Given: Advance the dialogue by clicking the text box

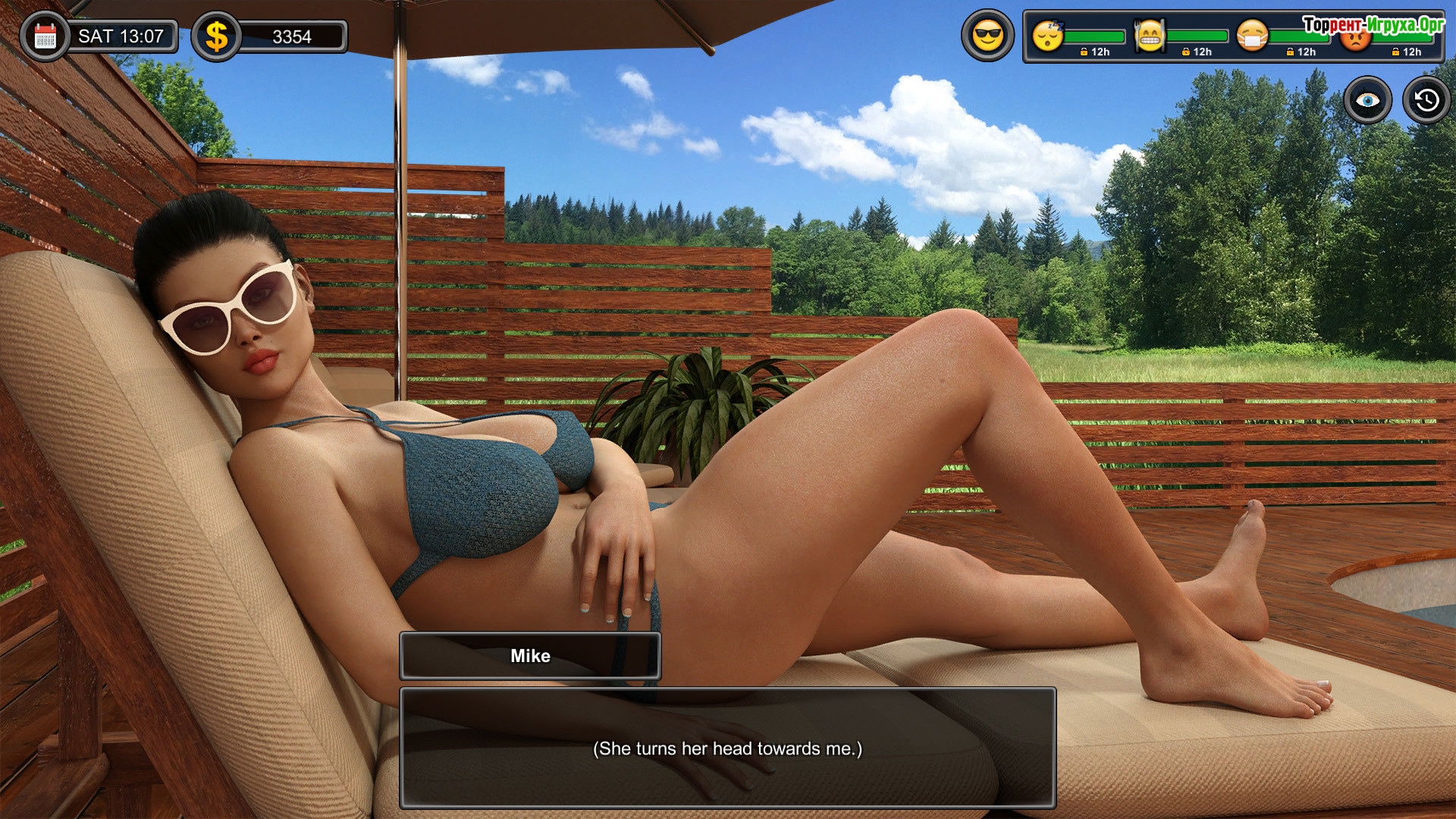Looking at the screenshot, I should pyautogui.click(x=727, y=748).
